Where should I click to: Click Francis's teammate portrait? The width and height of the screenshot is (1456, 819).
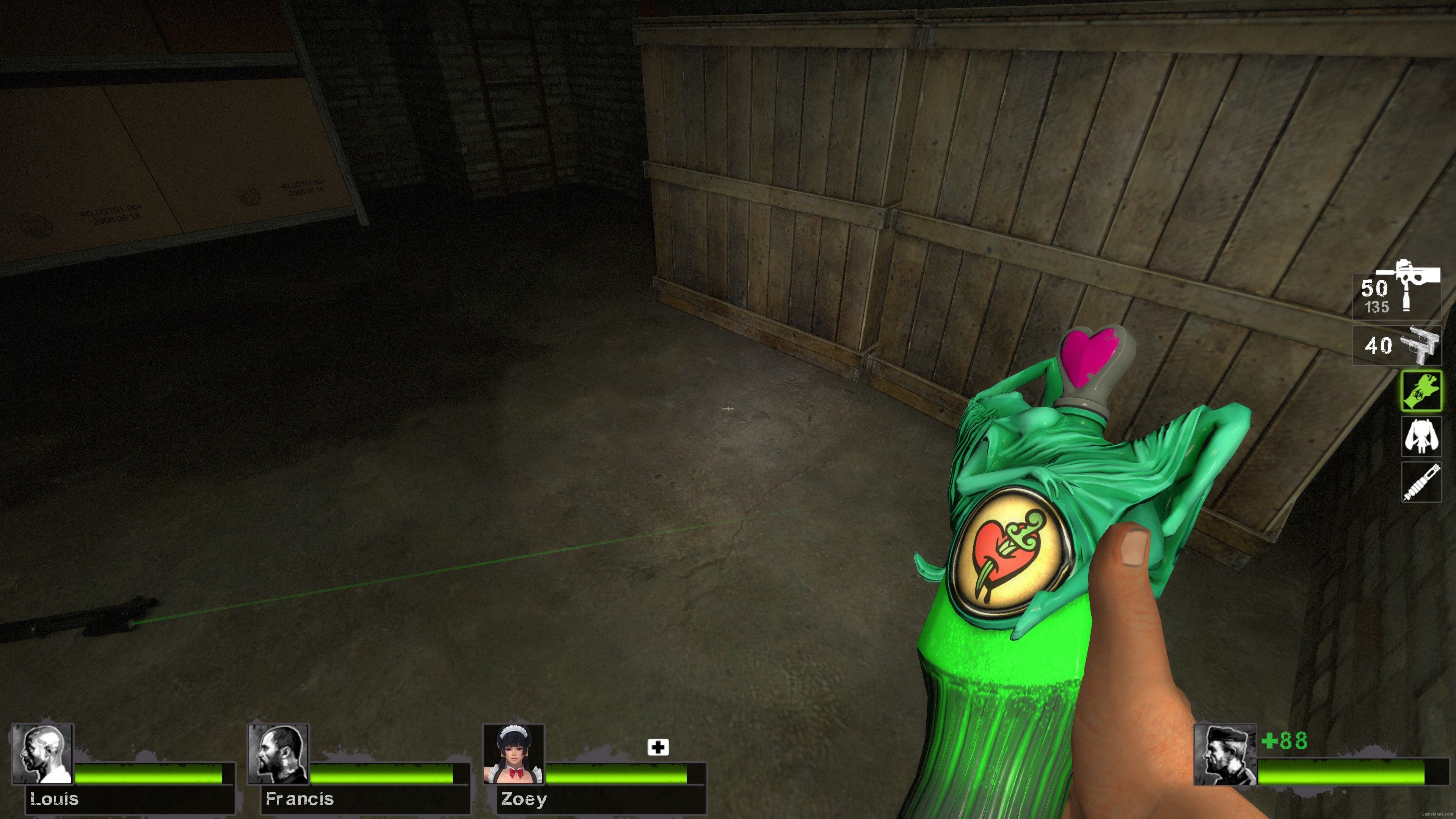[x=278, y=754]
